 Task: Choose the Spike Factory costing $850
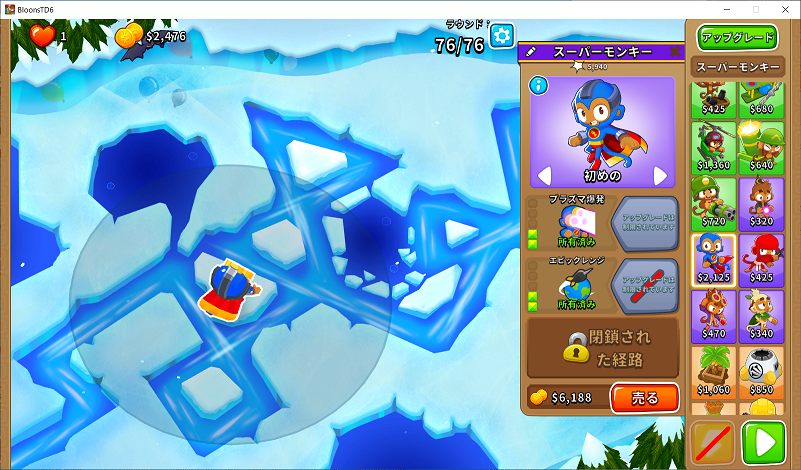click(x=761, y=372)
